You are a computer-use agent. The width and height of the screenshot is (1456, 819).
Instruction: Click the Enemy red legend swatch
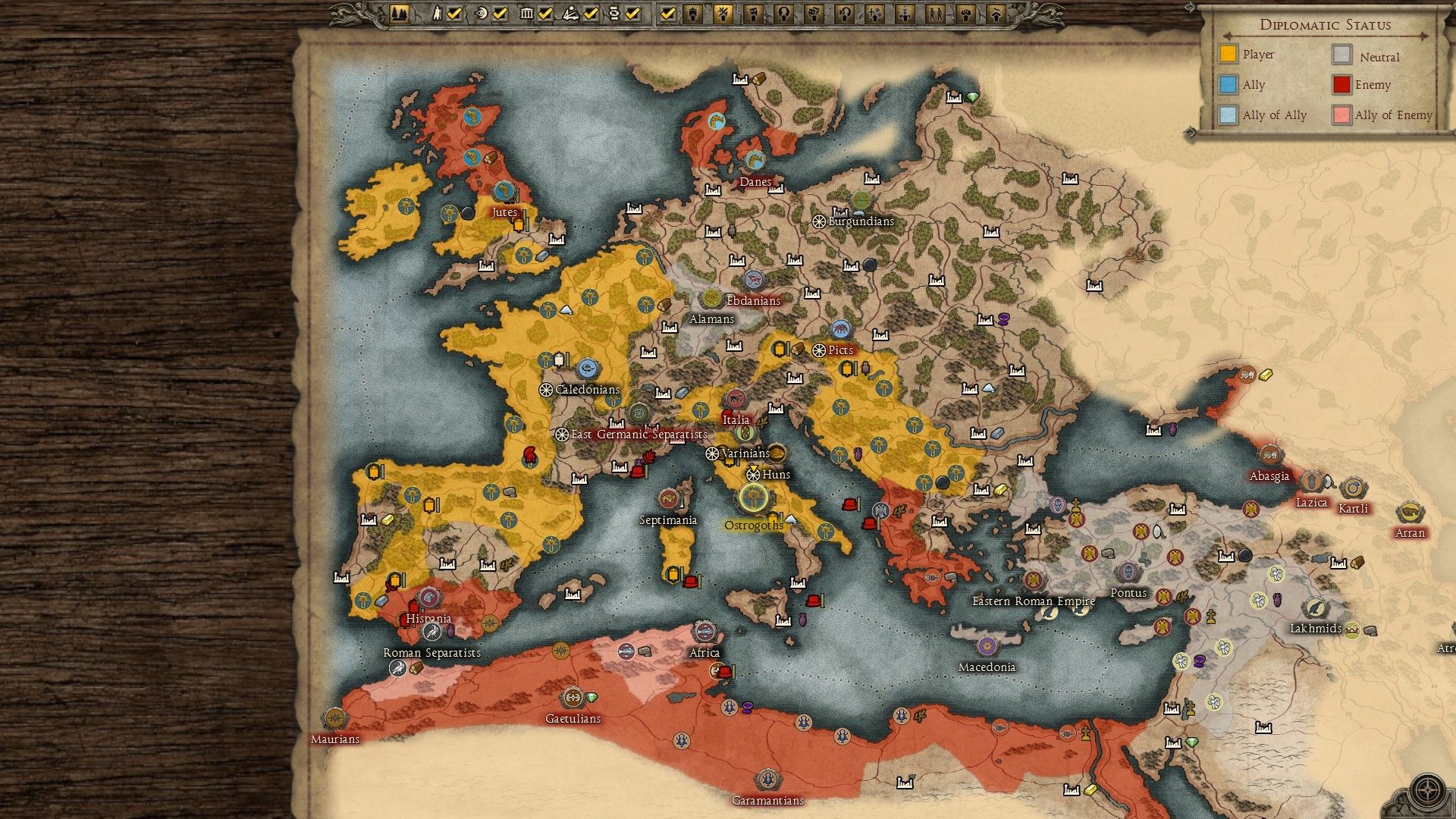click(x=1342, y=85)
